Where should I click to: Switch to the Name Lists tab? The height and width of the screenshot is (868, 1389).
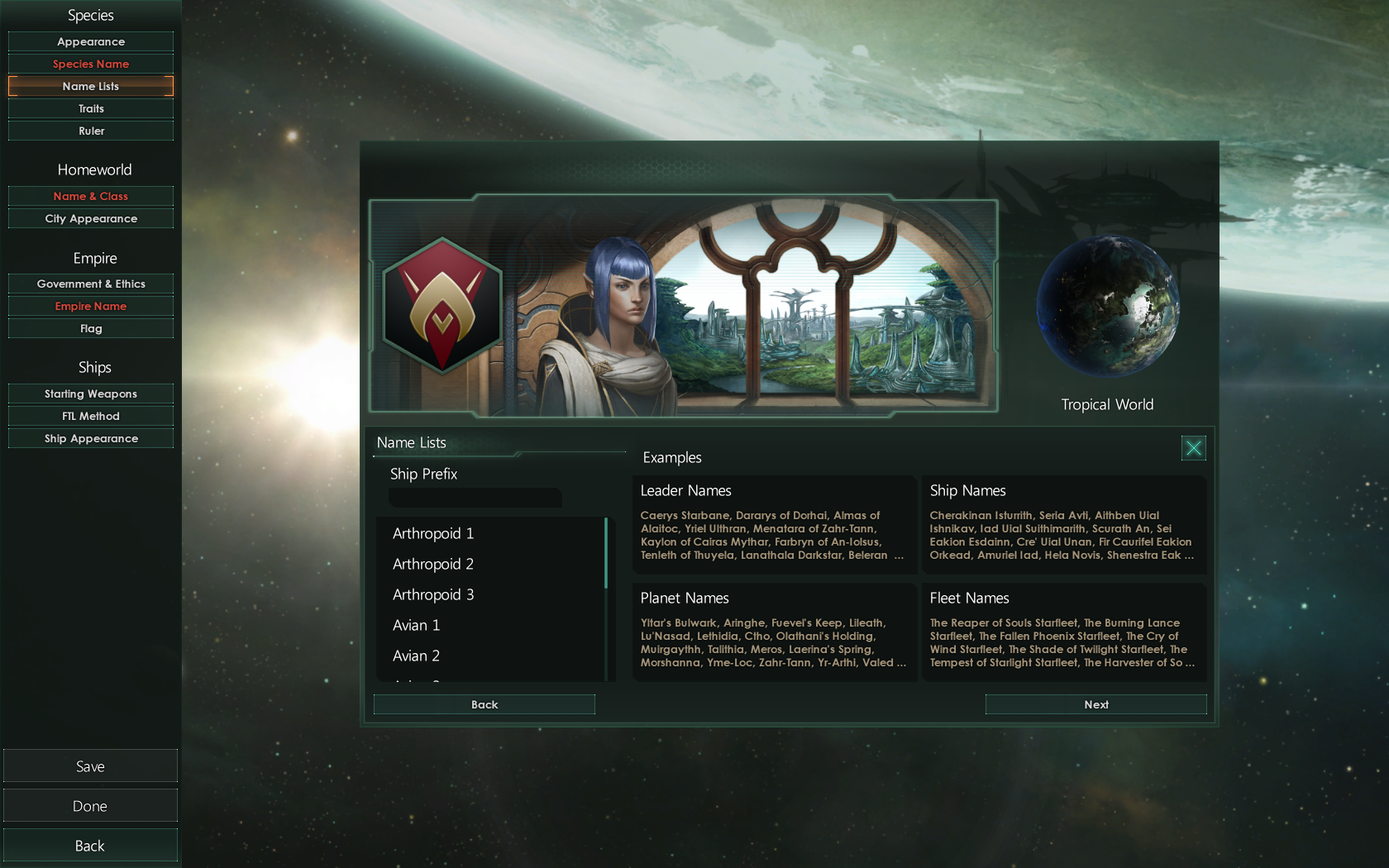[x=90, y=86]
